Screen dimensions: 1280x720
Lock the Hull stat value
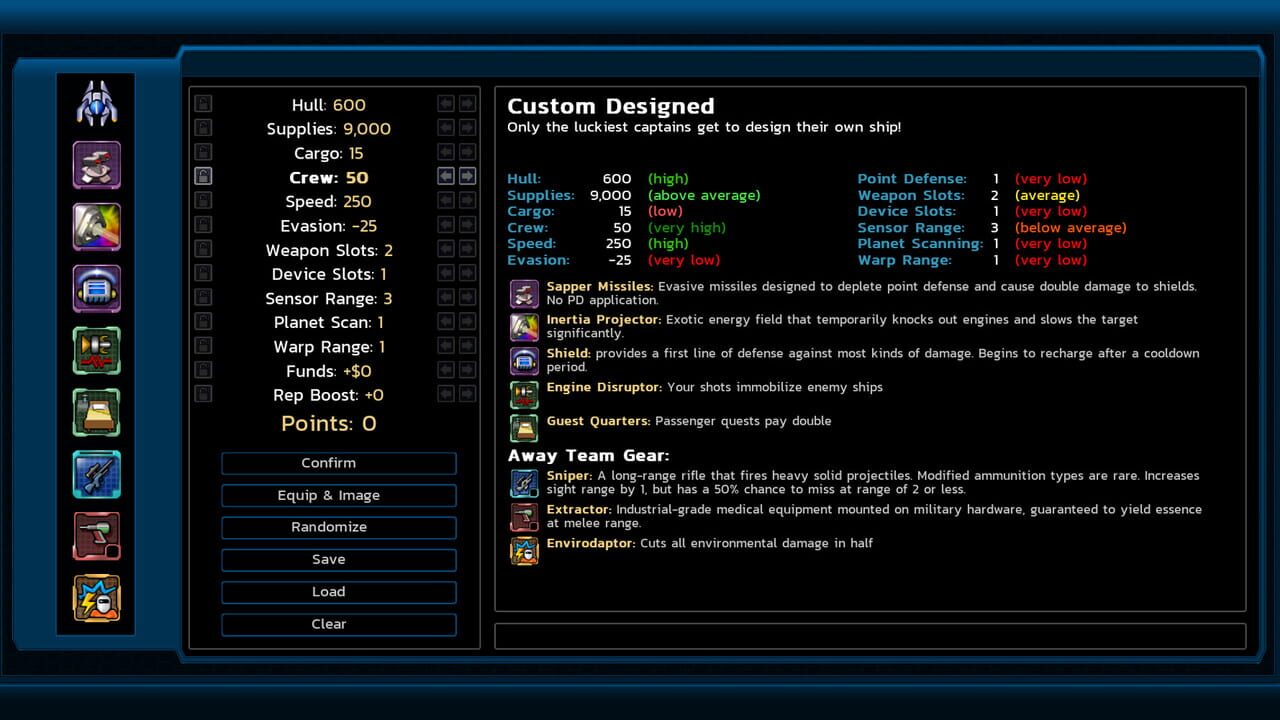coord(202,103)
